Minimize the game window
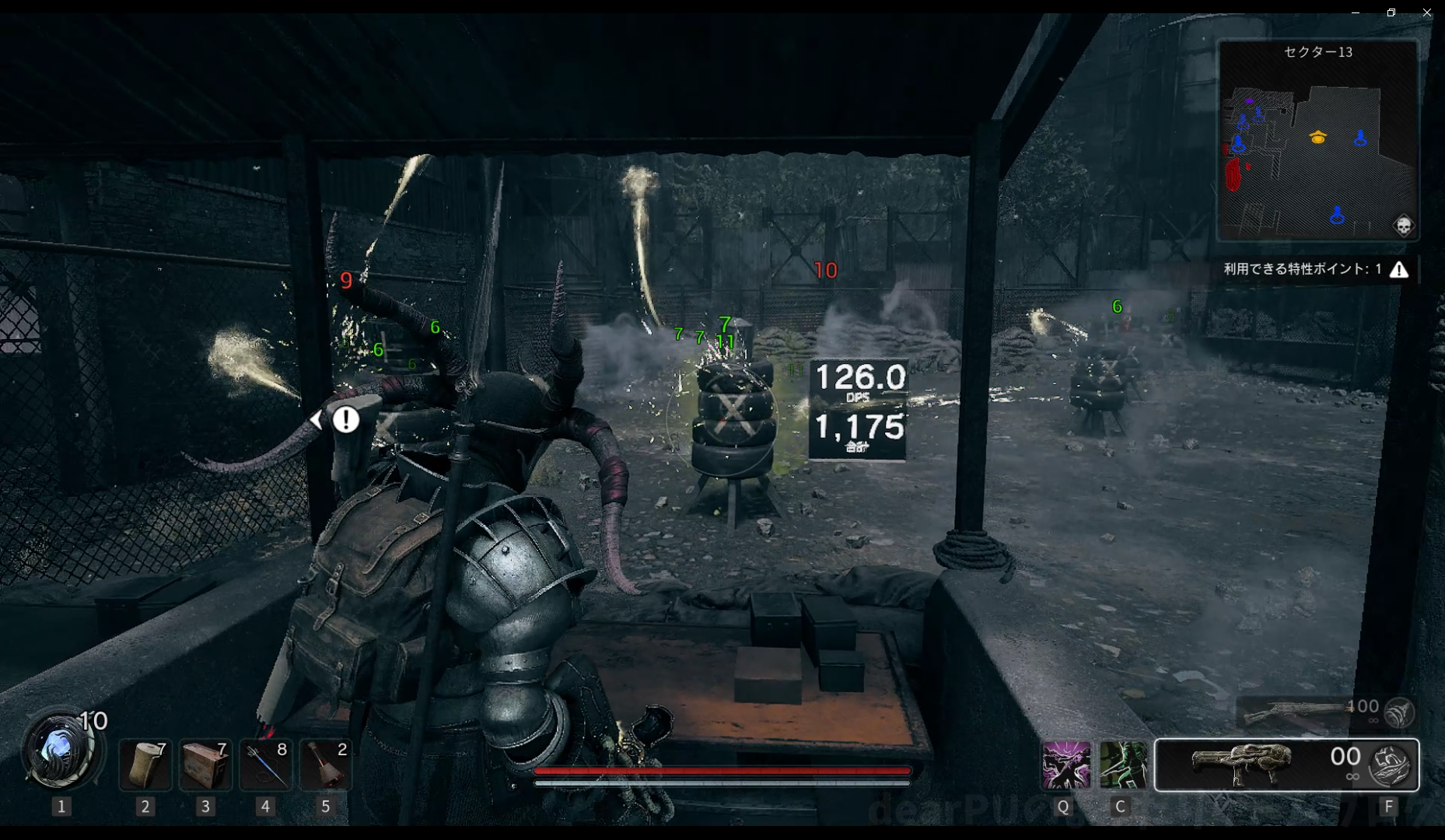The height and width of the screenshot is (840, 1445). tap(1356, 12)
